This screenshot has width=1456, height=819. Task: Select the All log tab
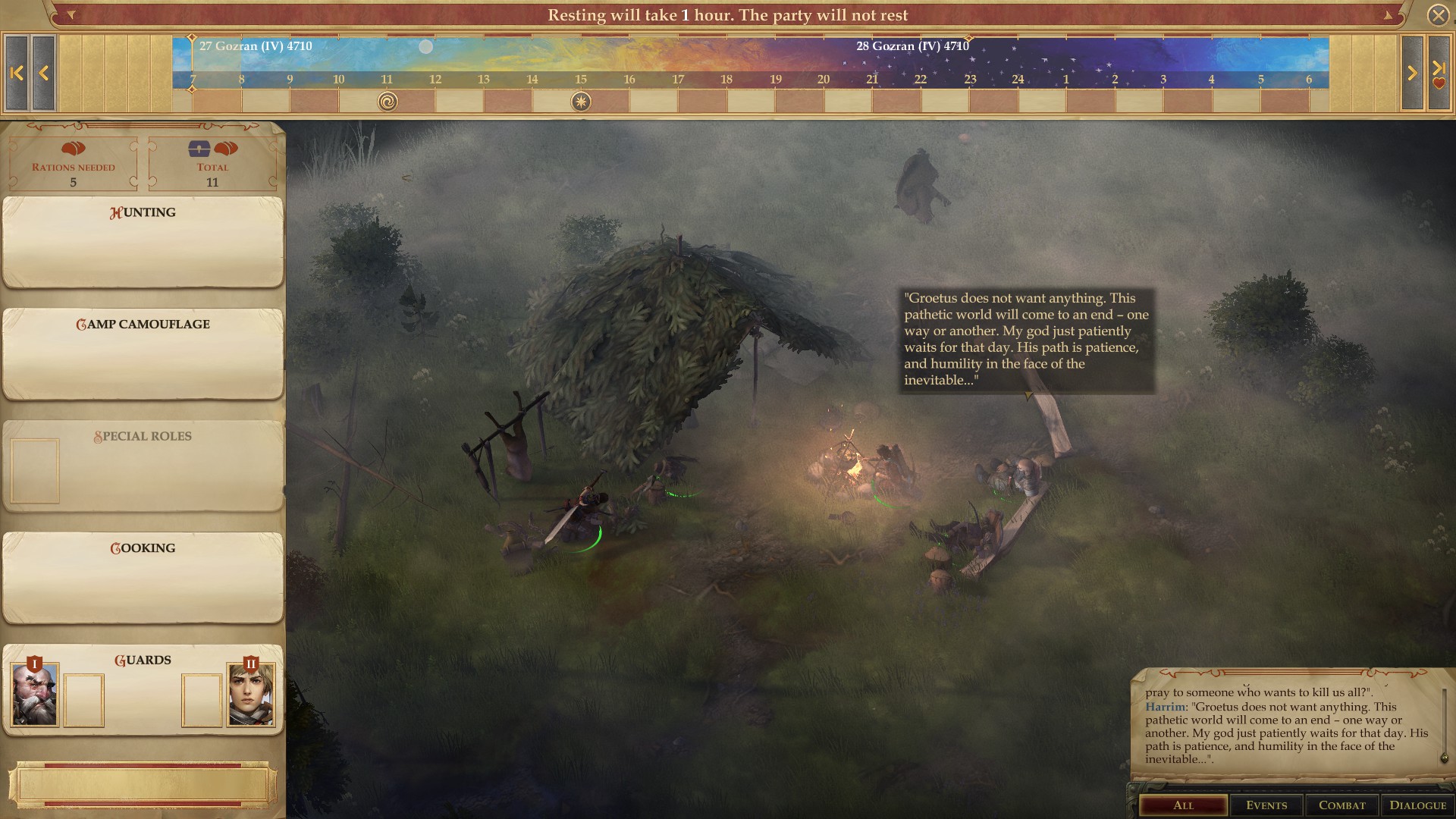[x=1183, y=805]
